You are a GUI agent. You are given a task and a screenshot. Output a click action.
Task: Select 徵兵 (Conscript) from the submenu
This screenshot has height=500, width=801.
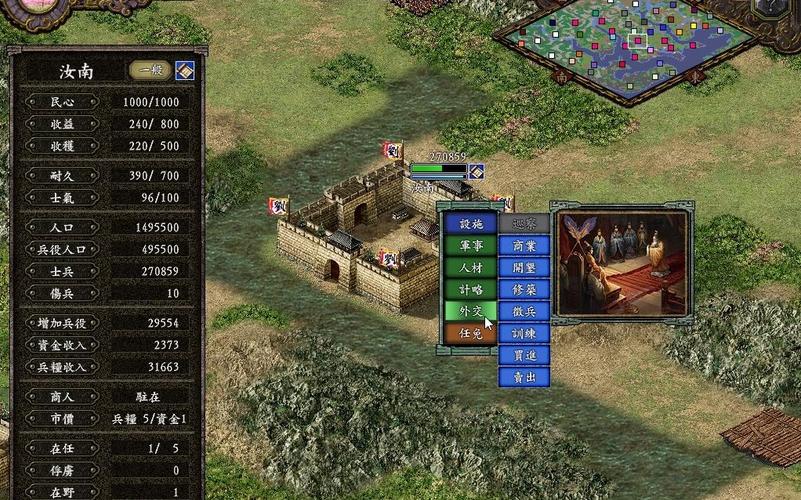[524, 311]
